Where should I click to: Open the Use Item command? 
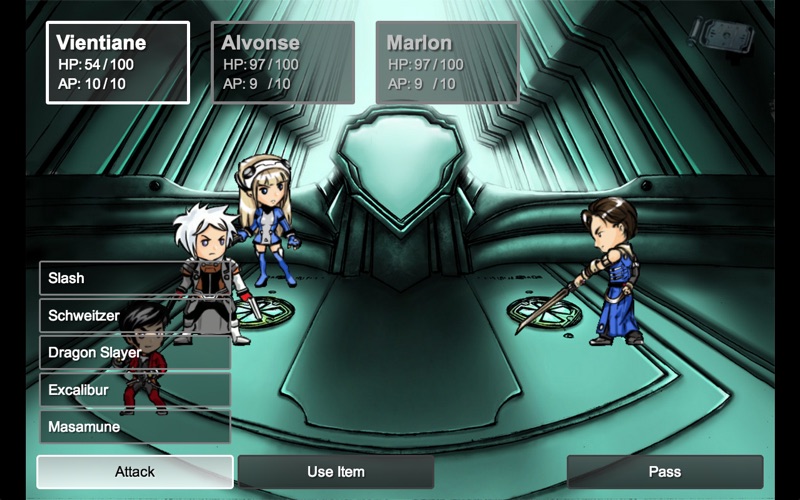pyautogui.click(x=336, y=472)
